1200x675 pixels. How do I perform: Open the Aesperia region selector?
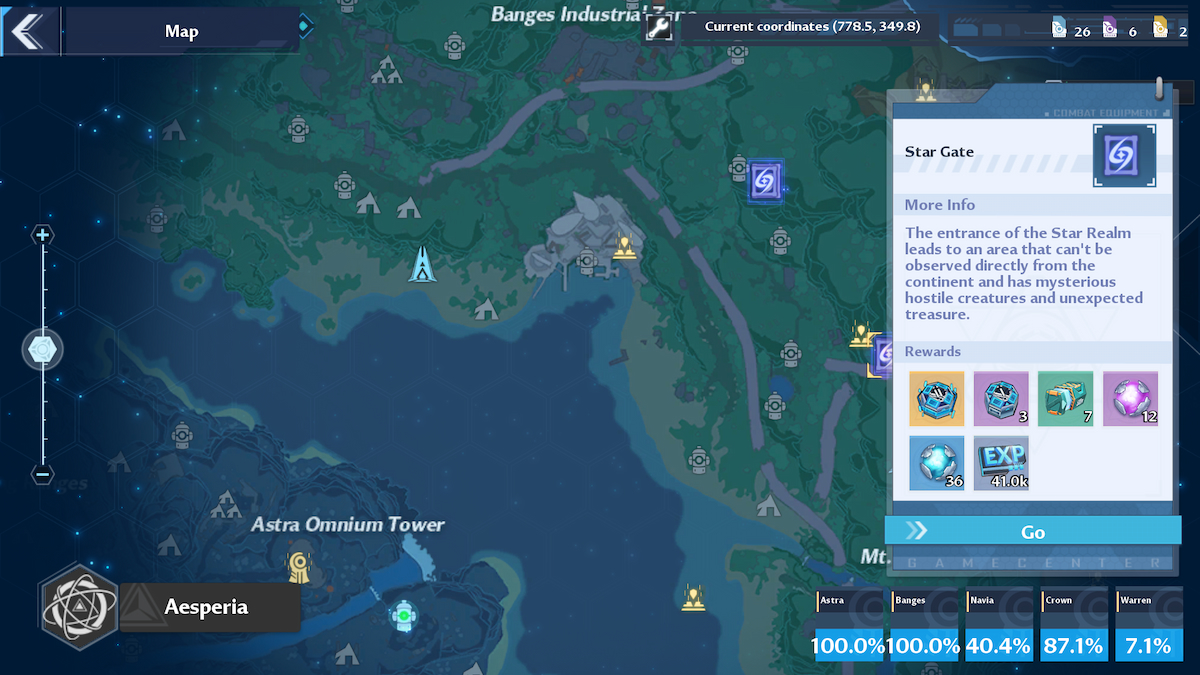click(170, 607)
